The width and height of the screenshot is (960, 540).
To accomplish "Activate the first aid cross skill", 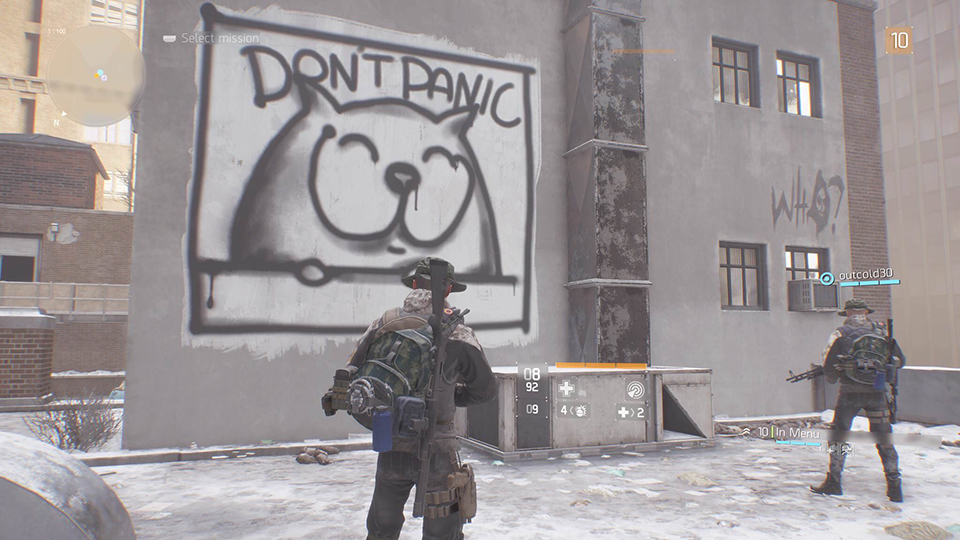I will (567, 389).
